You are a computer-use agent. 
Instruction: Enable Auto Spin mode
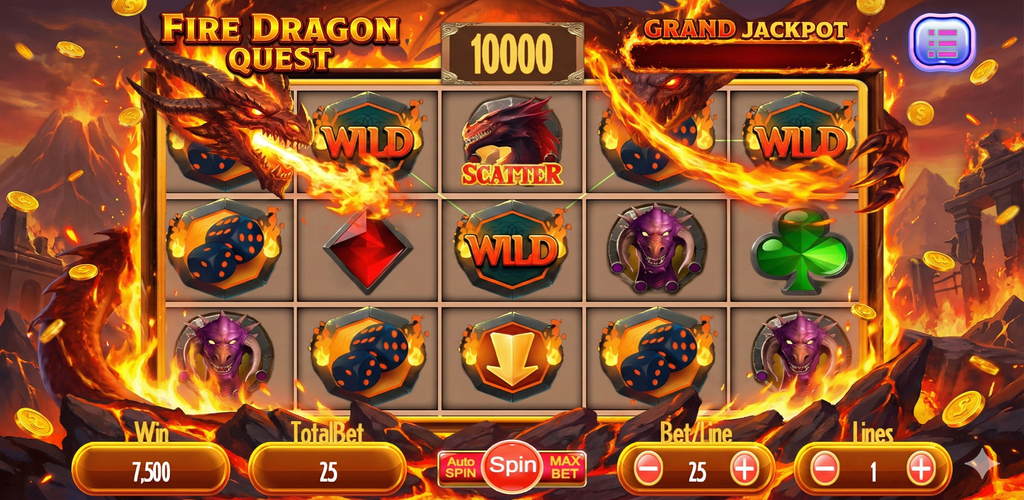point(459,467)
